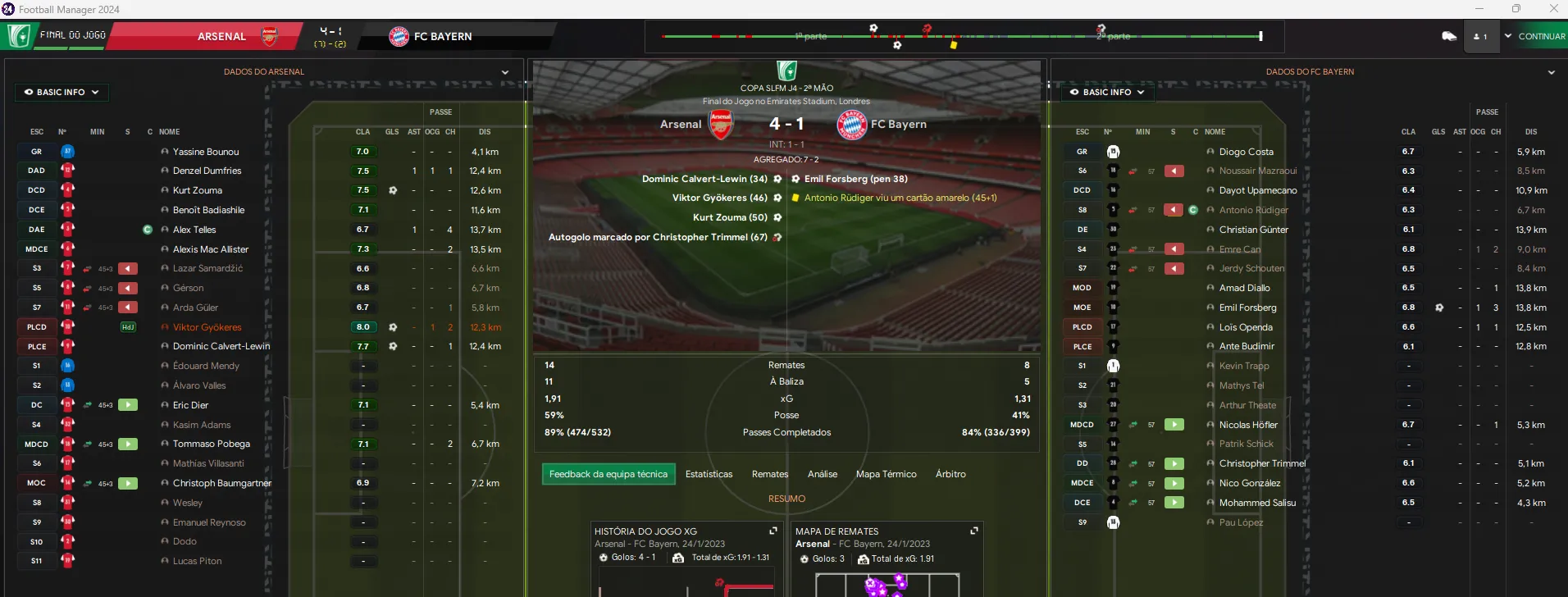1568x597 pixels.
Task: Click the FC Bayern team name header
Action: tap(442, 36)
